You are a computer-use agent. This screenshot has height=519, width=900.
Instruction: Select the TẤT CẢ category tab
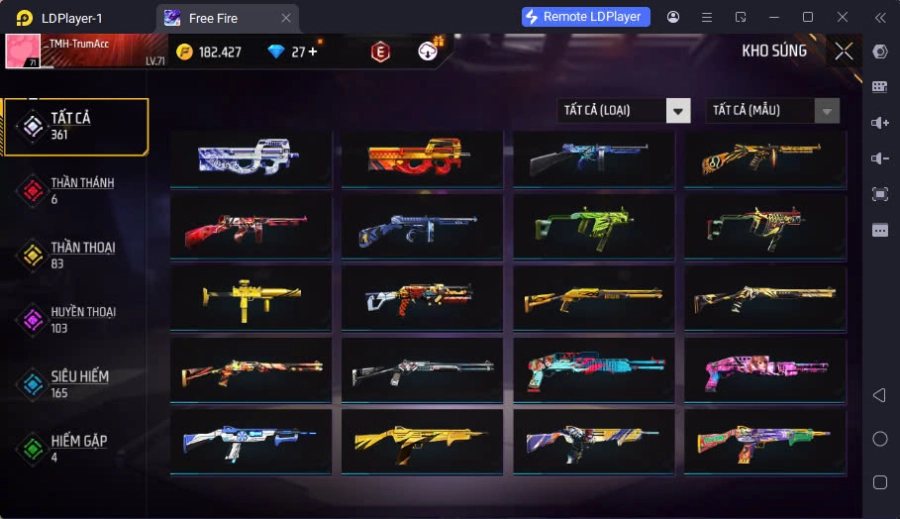75,126
